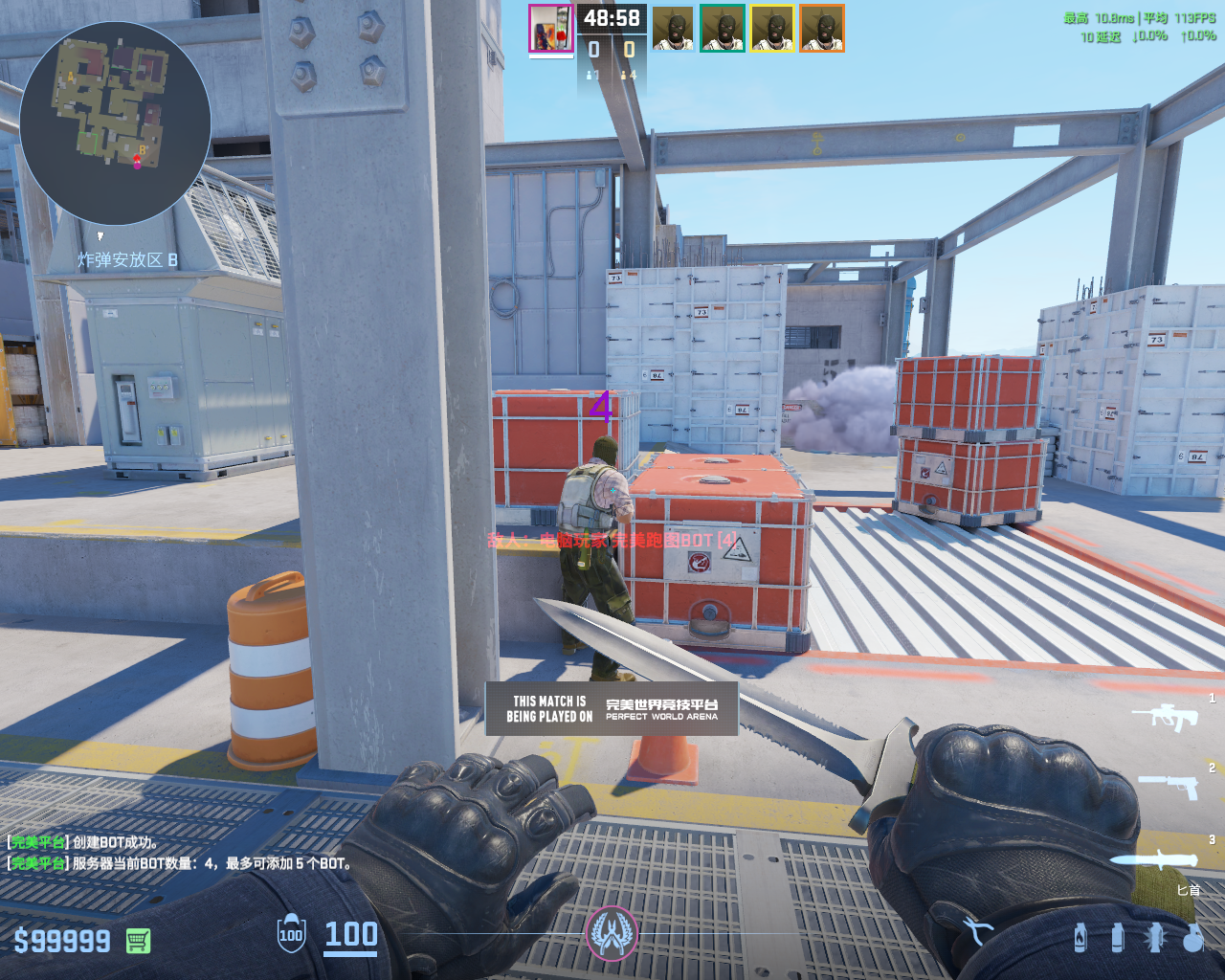Select the smoke grenade icon
1225x980 pixels.
pyautogui.click(x=1118, y=937)
